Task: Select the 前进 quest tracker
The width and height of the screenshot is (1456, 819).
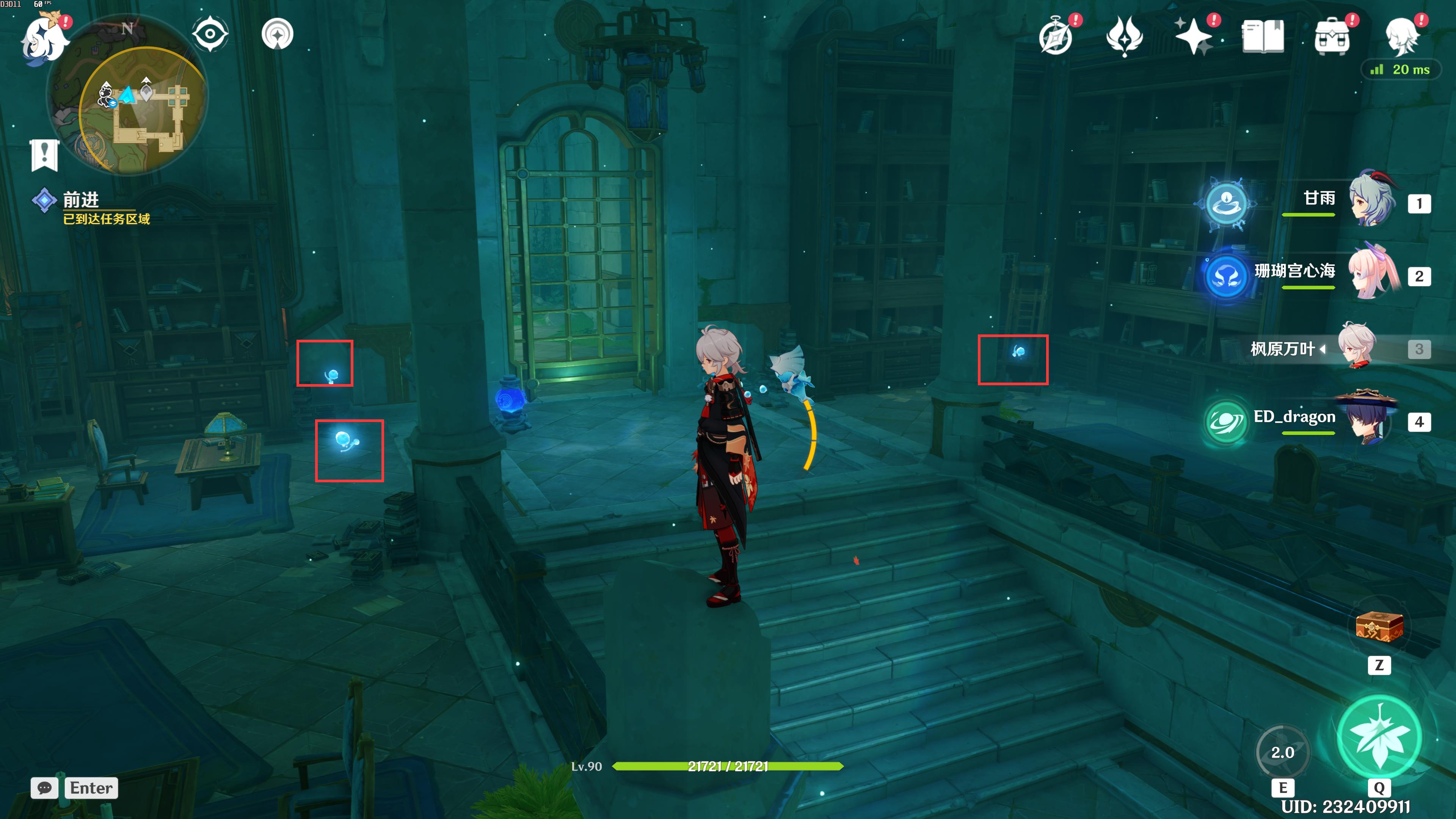Action: click(x=81, y=201)
